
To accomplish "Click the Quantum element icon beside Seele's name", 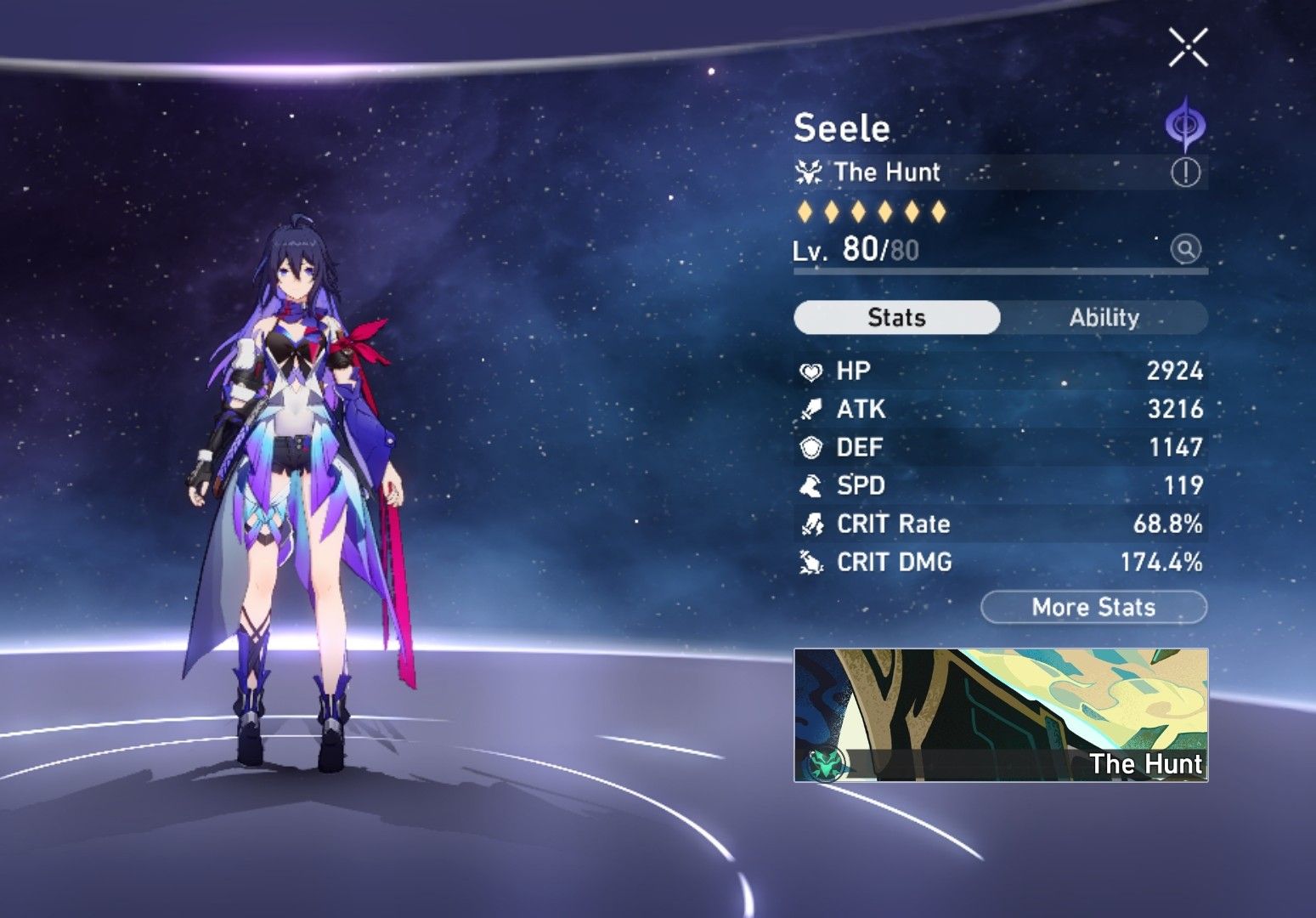I will click(x=1184, y=124).
